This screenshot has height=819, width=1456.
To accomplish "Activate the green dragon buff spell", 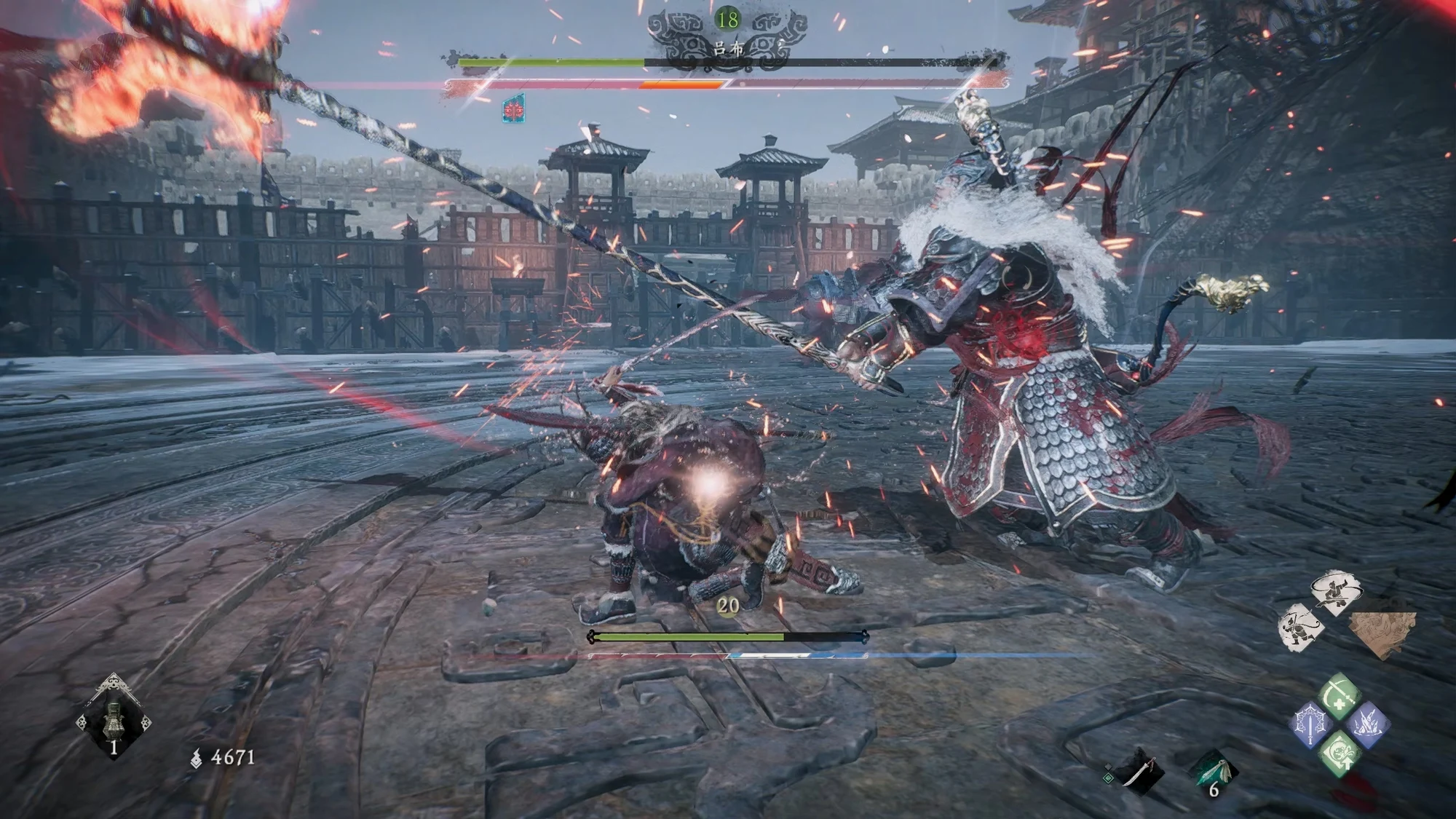I will pyautogui.click(x=1338, y=754).
